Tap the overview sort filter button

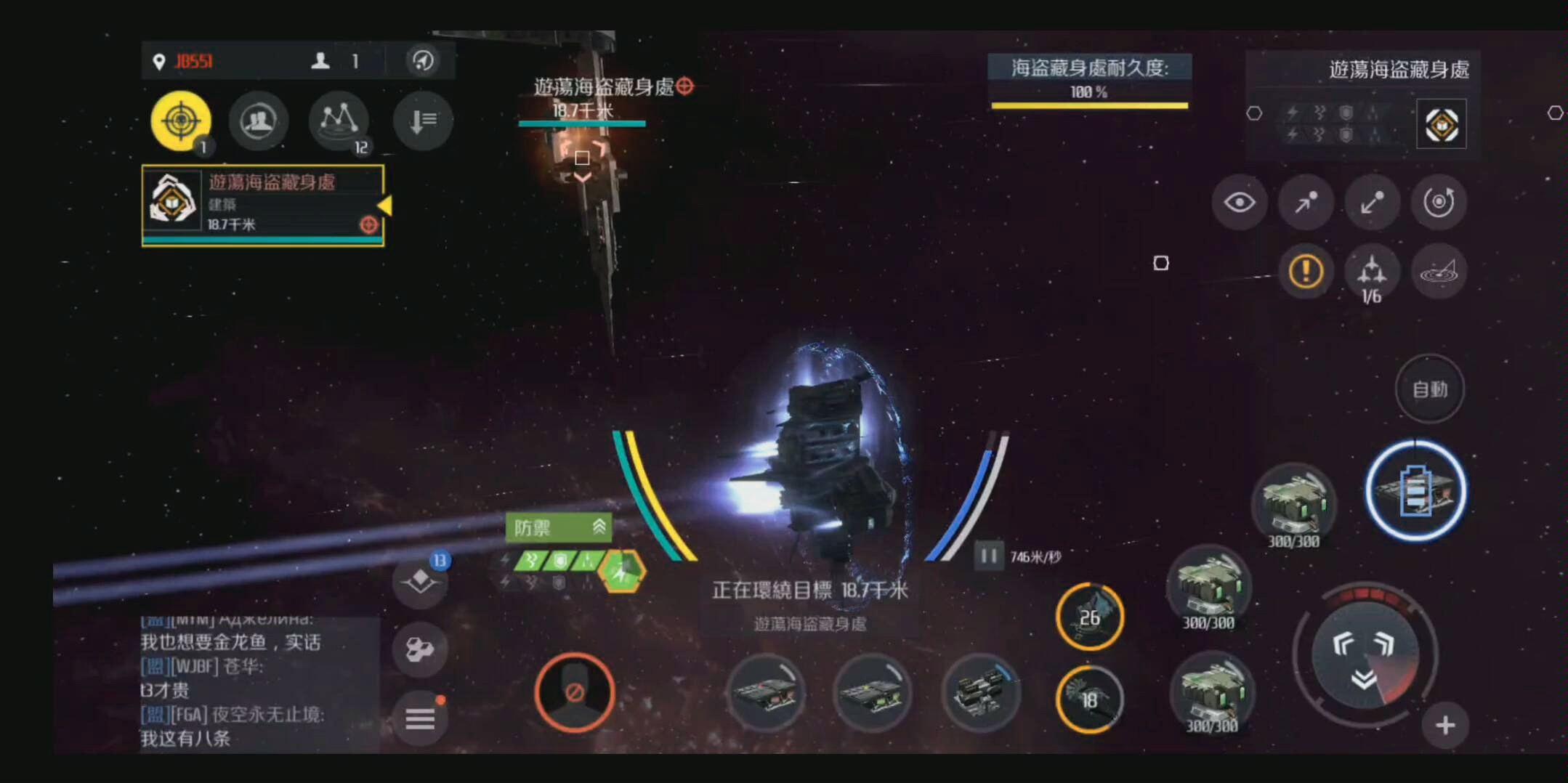point(423,121)
